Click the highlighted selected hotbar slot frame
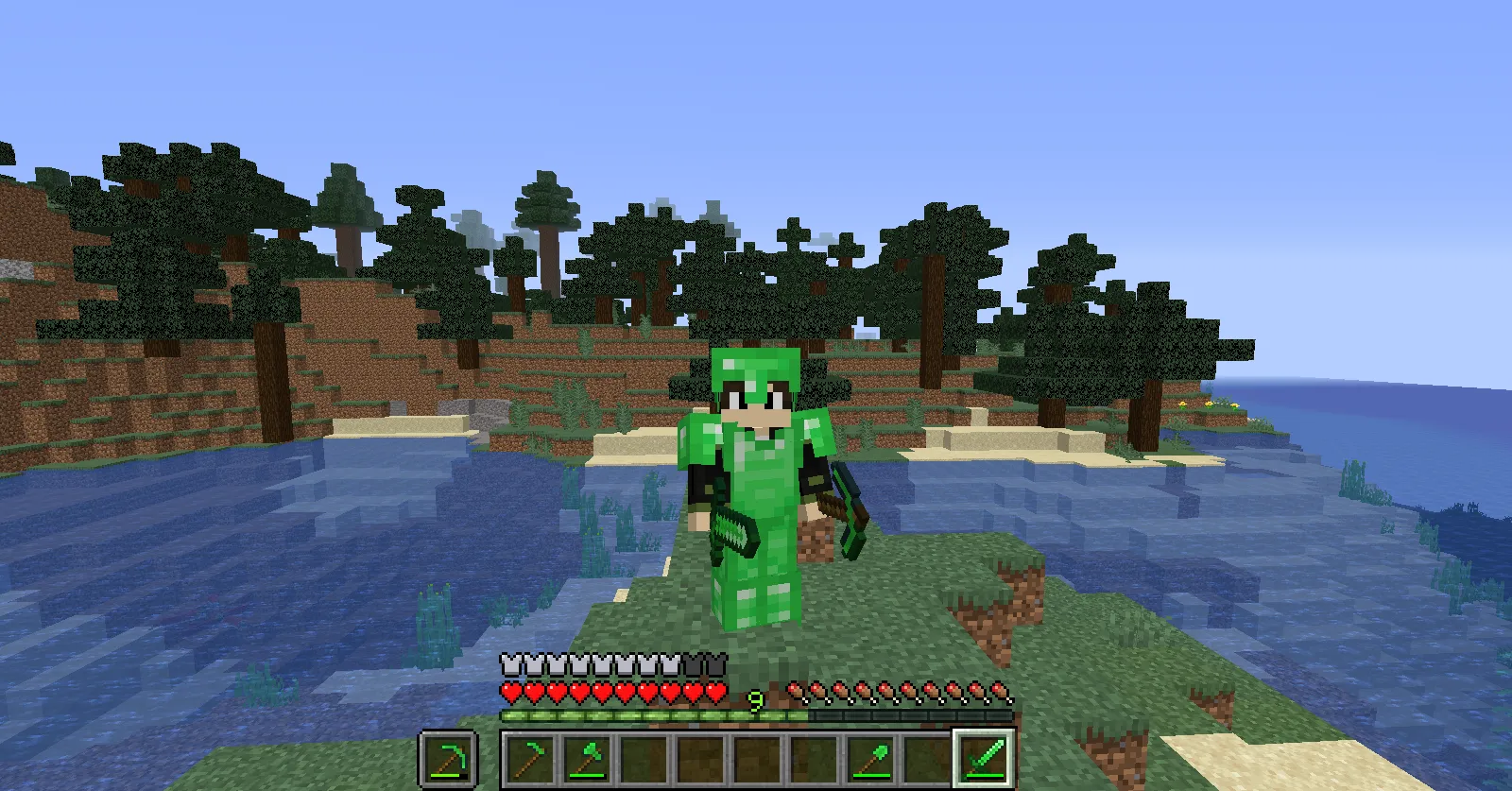 985,760
